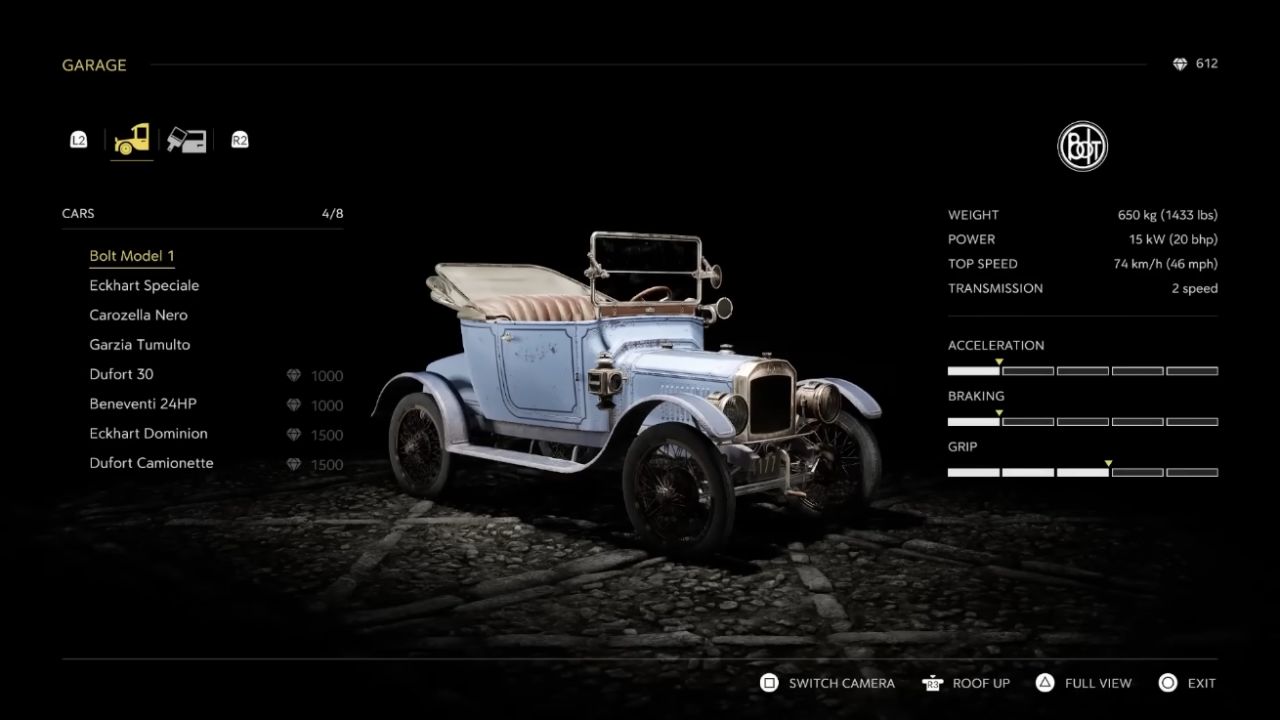Select the locked Dufort 30 car

click(x=121, y=374)
